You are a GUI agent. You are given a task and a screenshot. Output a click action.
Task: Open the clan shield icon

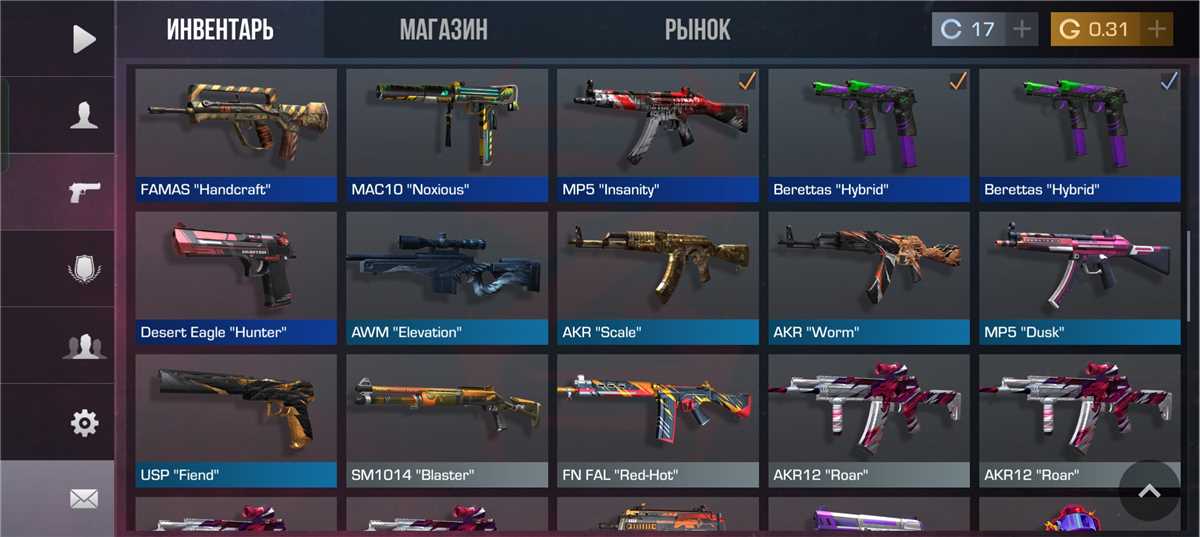click(x=84, y=269)
